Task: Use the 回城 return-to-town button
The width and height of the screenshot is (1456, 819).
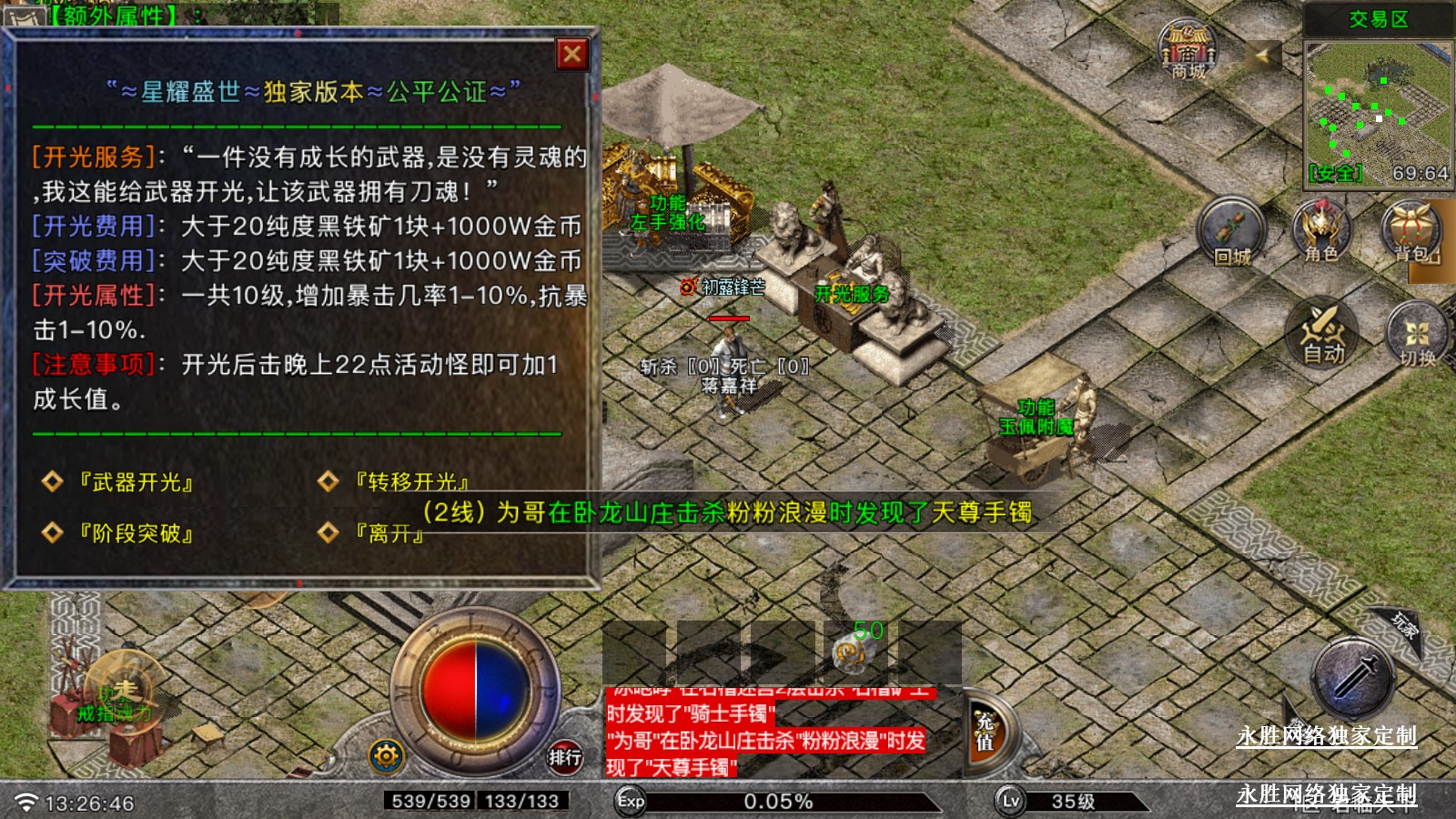Action: tap(1232, 232)
